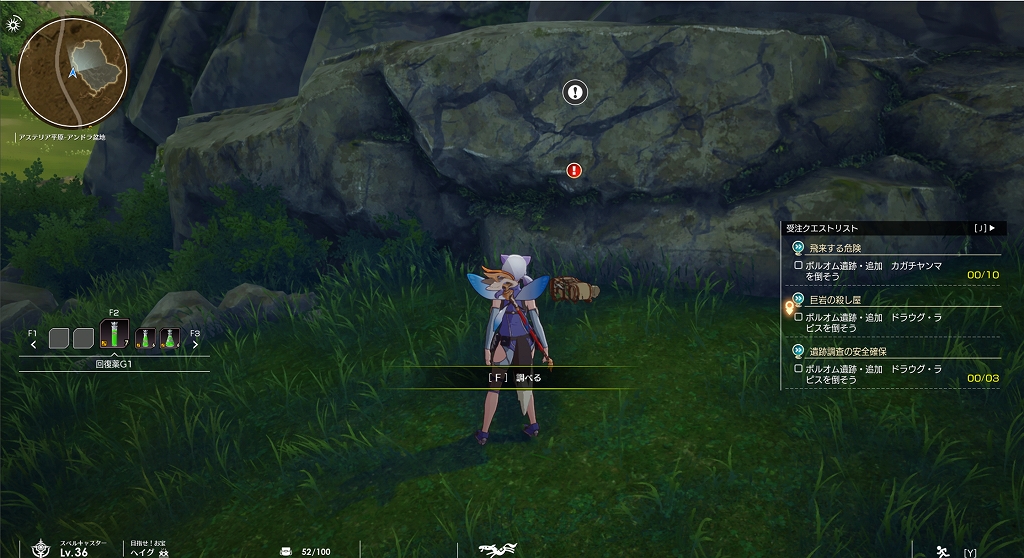Click the left arrow on the item hotbar
1024x558 pixels.
tap(34, 344)
